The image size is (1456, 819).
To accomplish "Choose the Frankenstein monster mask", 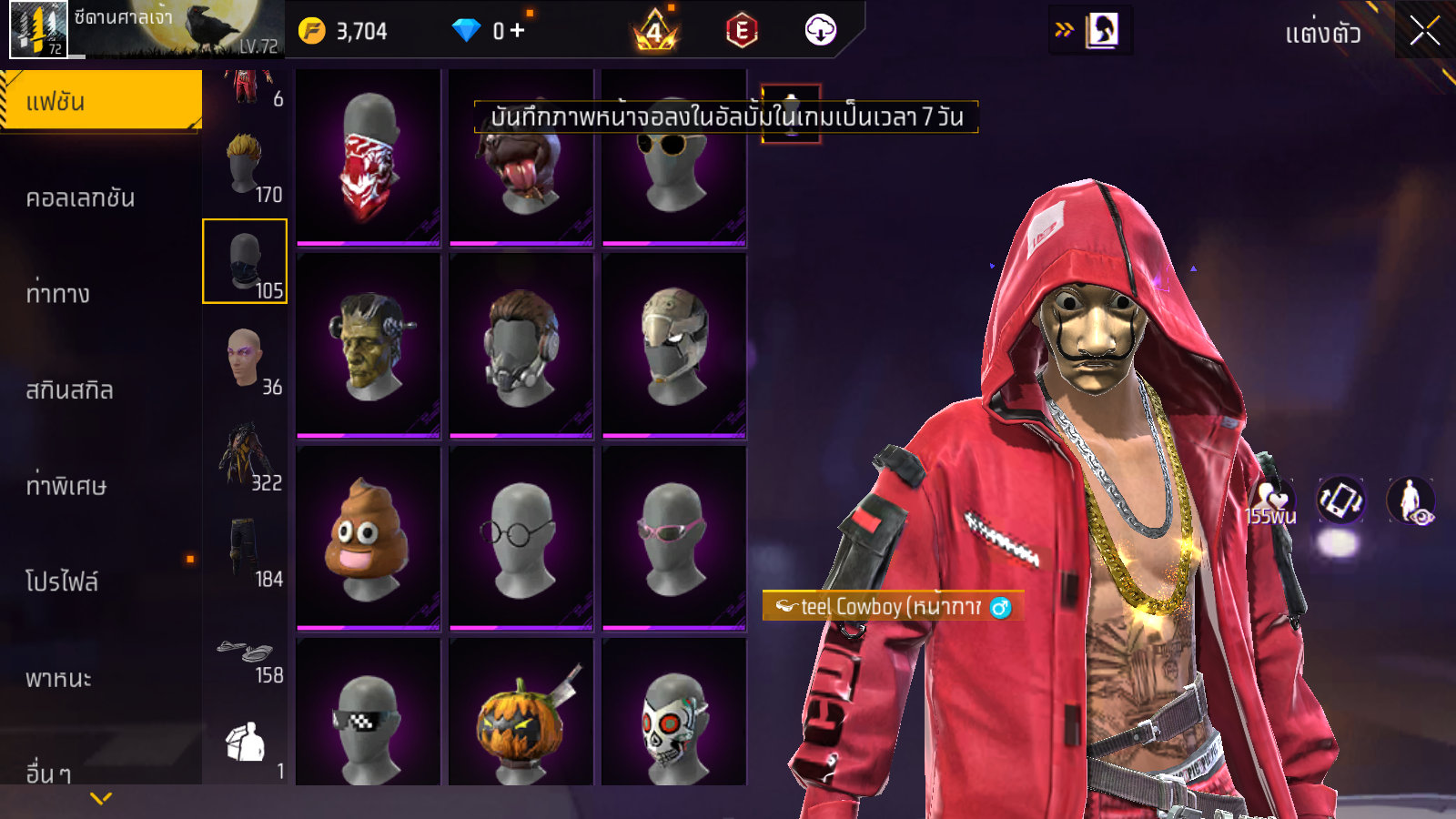I will pyautogui.click(x=368, y=346).
